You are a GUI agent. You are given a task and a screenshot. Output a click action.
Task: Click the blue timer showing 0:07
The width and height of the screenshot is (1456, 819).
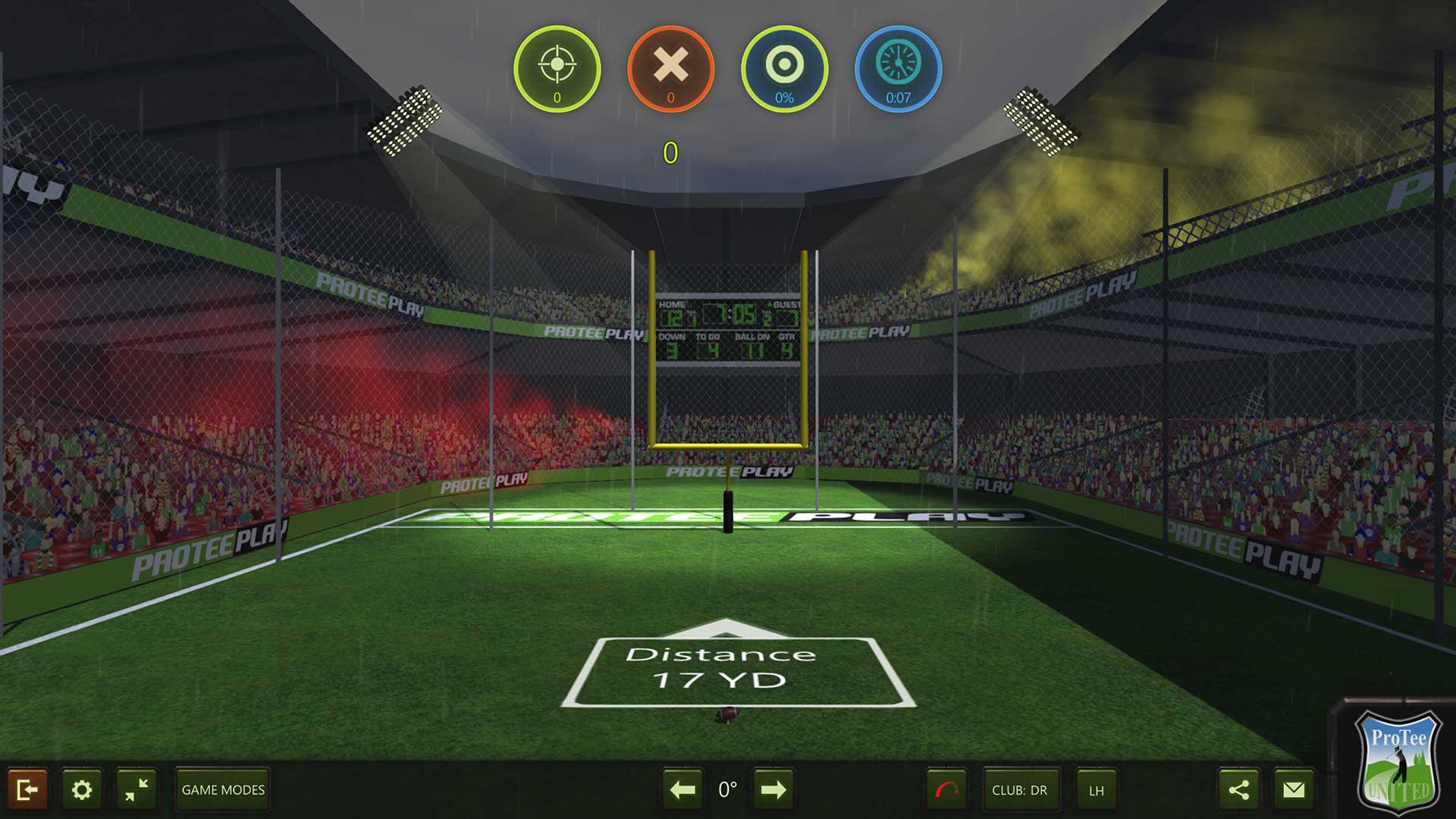click(x=899, y=68)
